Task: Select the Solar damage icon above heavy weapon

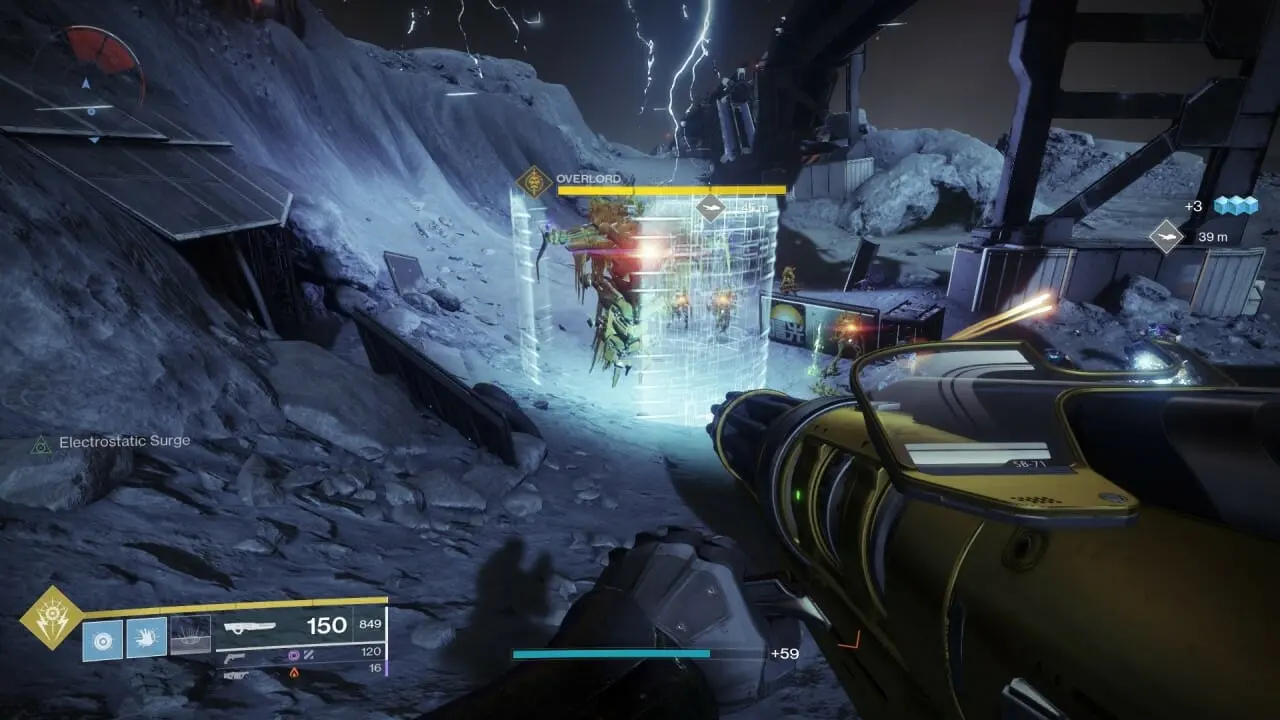Action: click(x=293, y=672)
